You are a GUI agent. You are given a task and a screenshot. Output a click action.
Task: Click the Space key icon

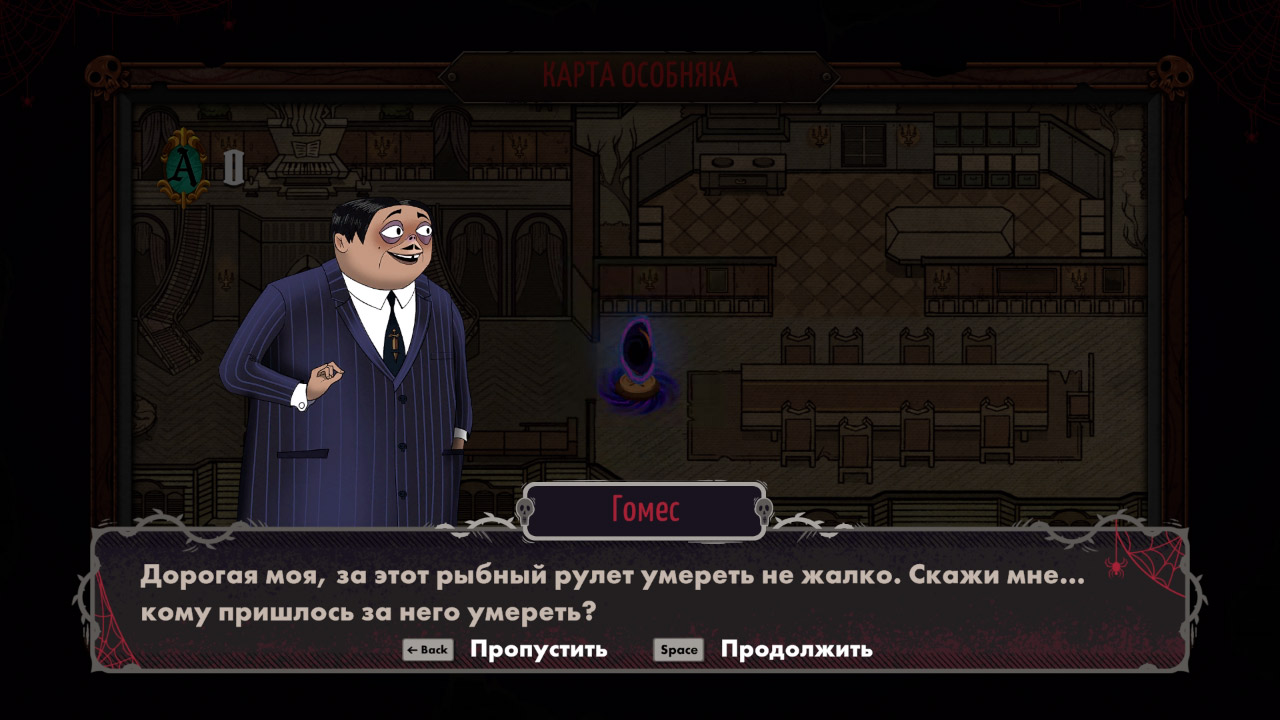coord(678,649)
